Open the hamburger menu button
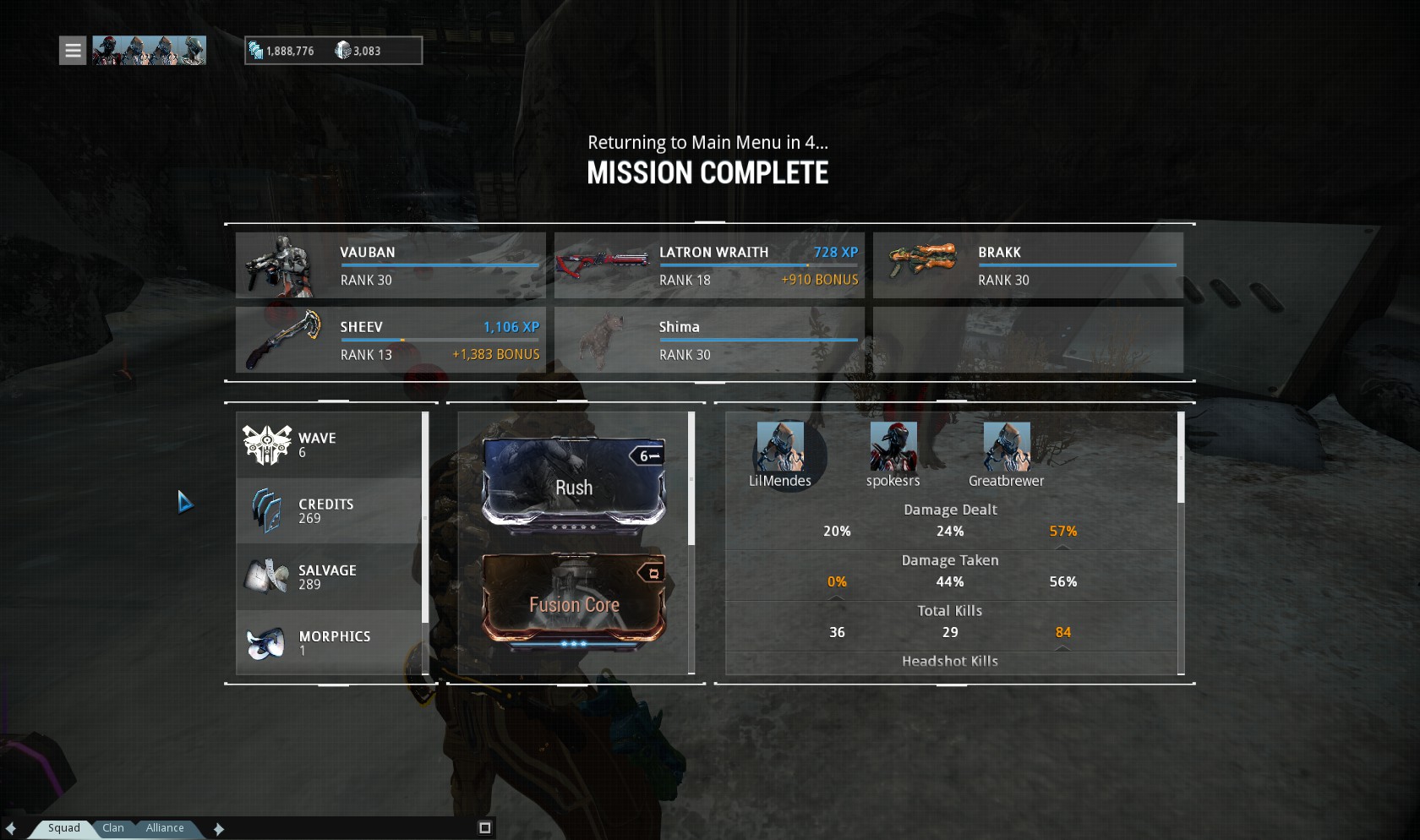This screenshot has height=840, width=1420. tap(73, 51)
